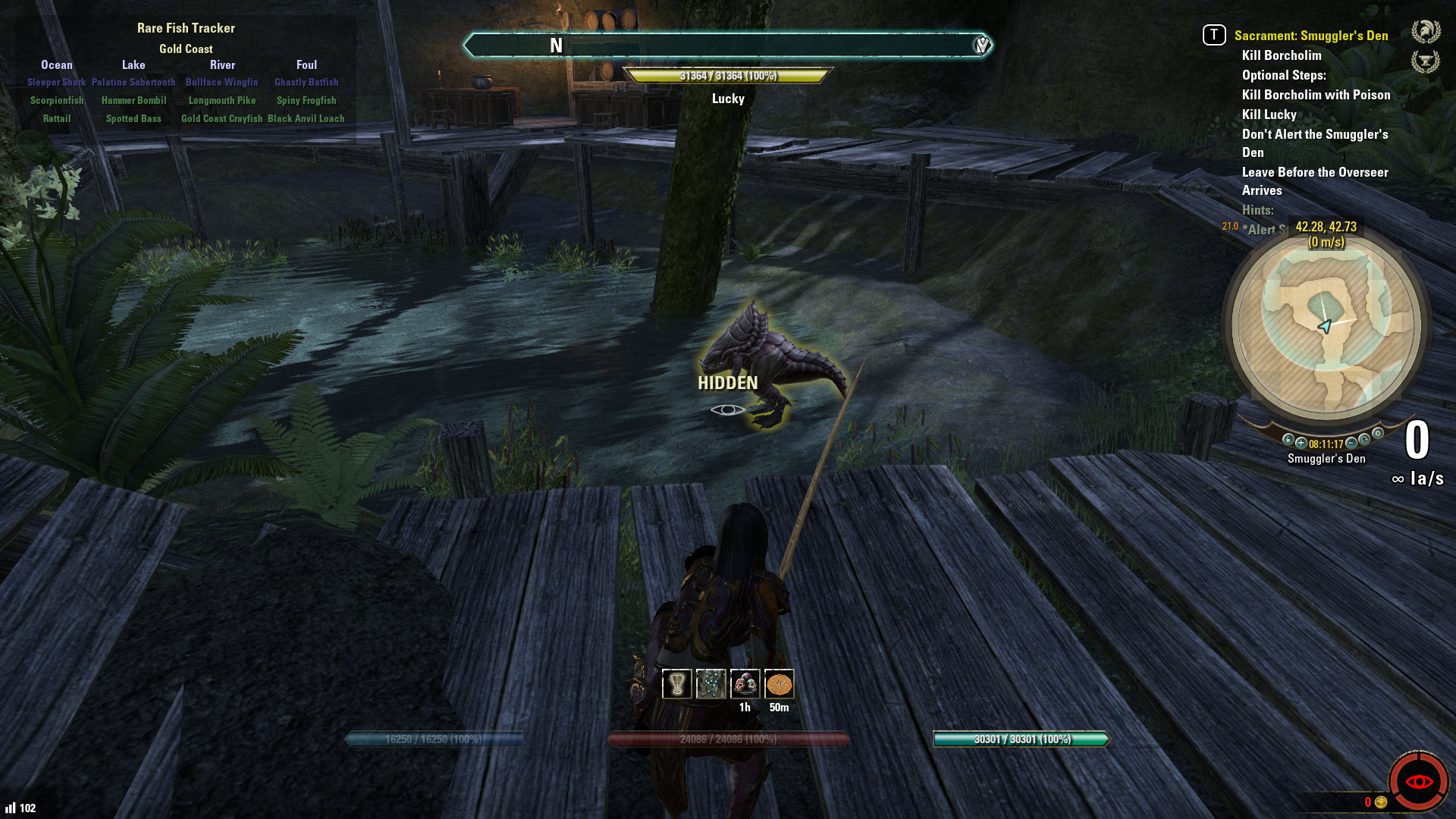Click the helmet laurel icon by the quest tracker
This screenshot has height=819, width=1456.
[x=1426, y=32]
